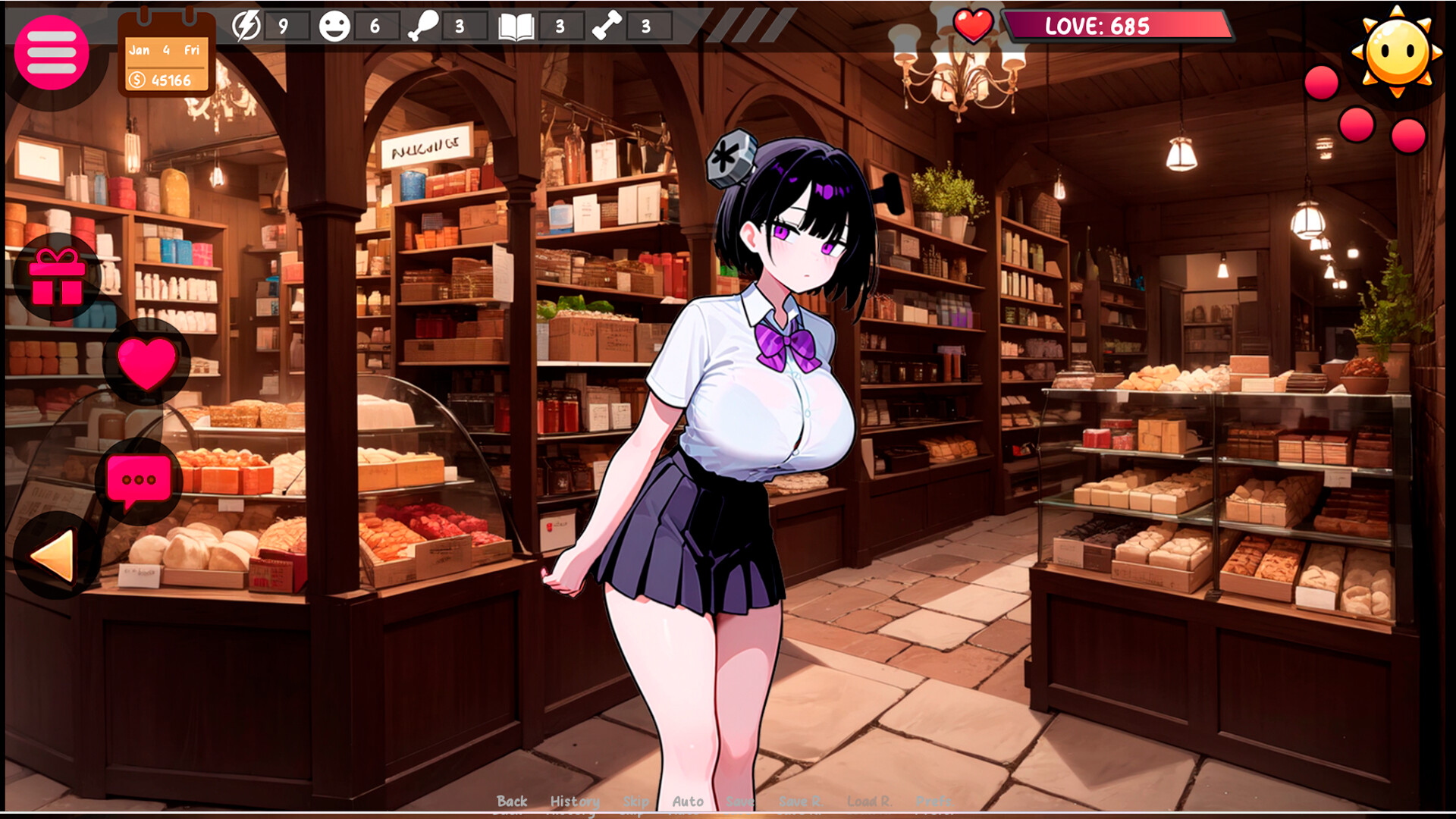This screenshot has height=819, width=1456.
Task: Toggle Skip mode in the bottom bar
Action: (635, 801)
